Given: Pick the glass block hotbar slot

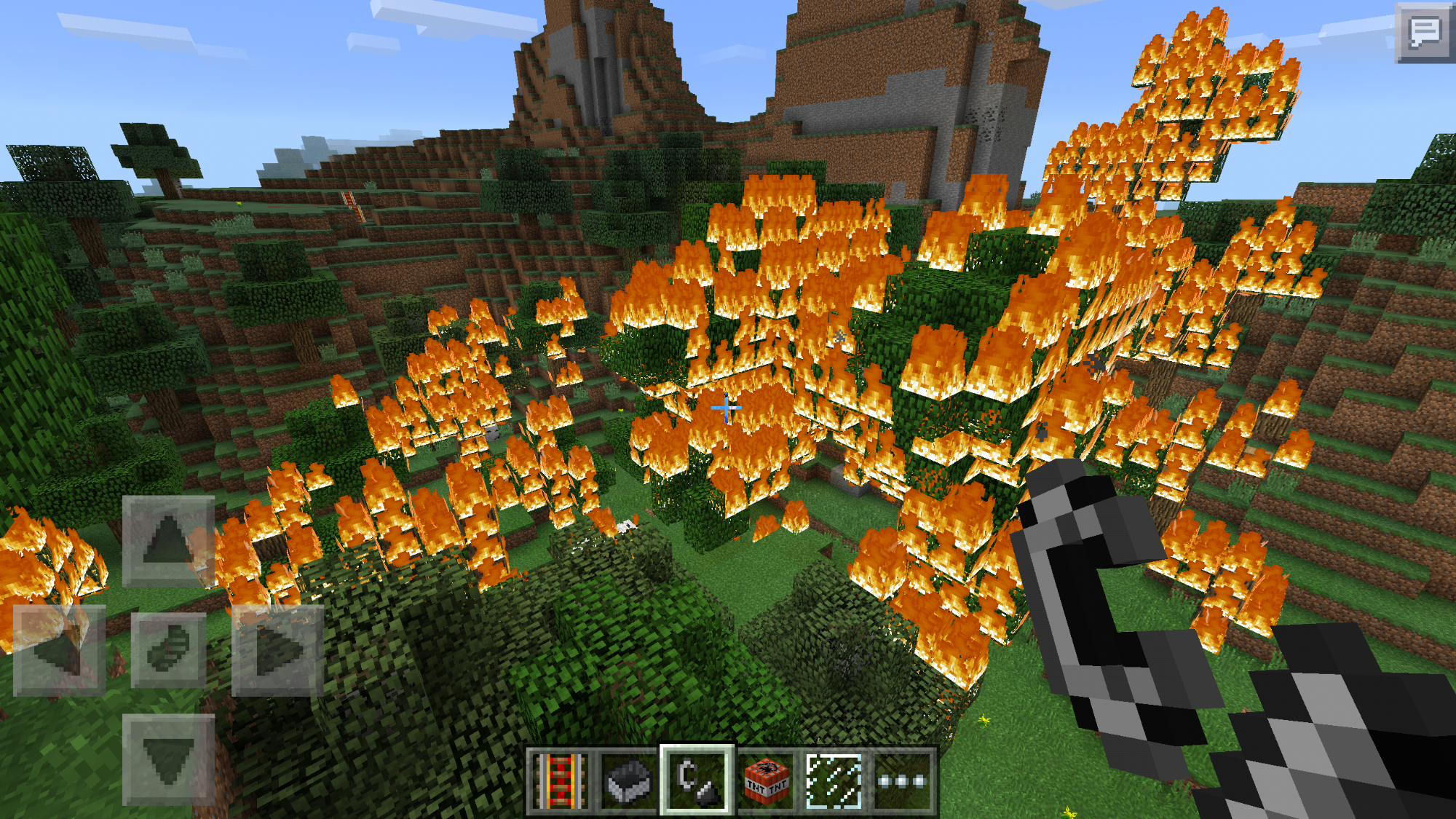Looking at the screenshot, I should point(834,781).
